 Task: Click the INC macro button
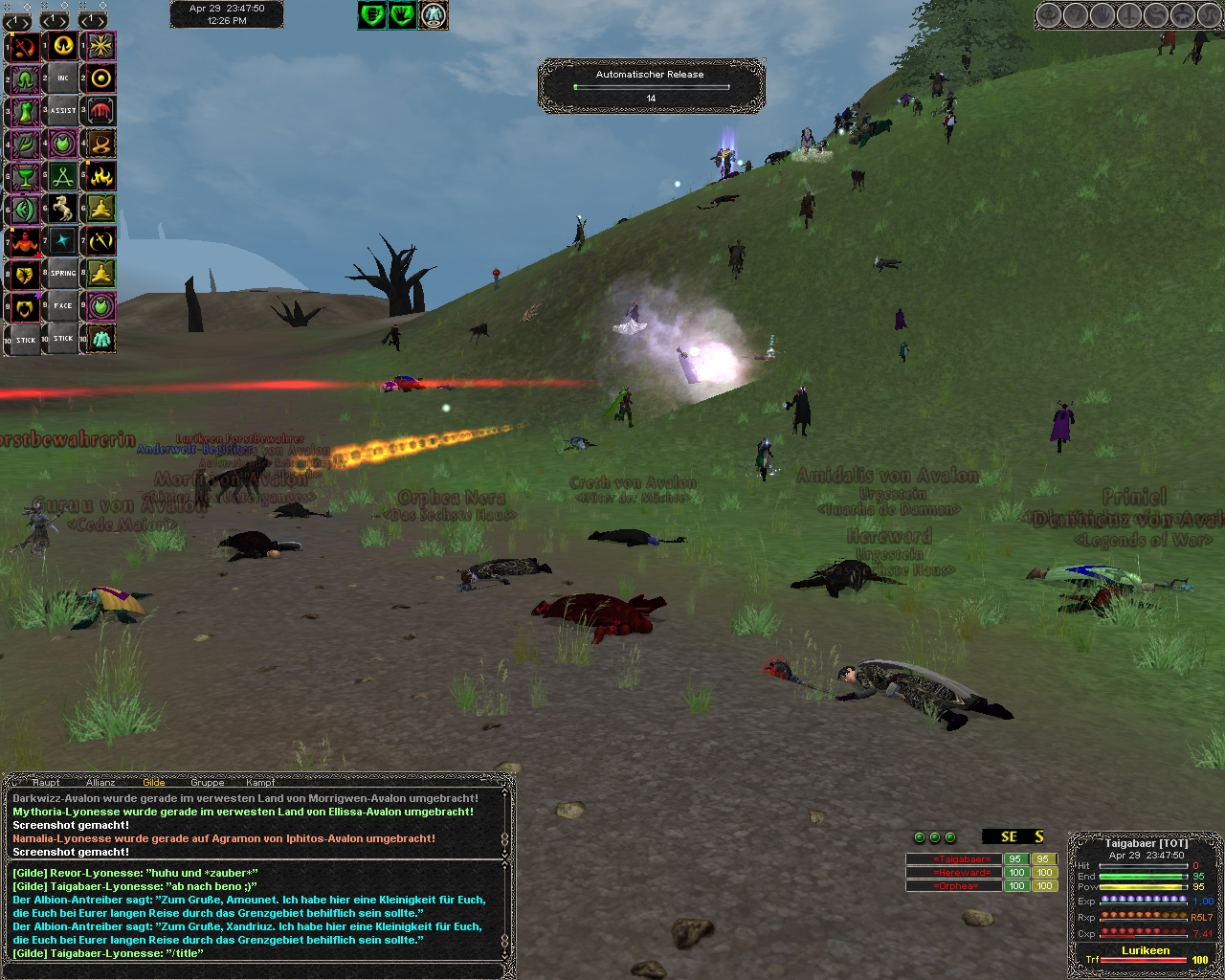63,78
